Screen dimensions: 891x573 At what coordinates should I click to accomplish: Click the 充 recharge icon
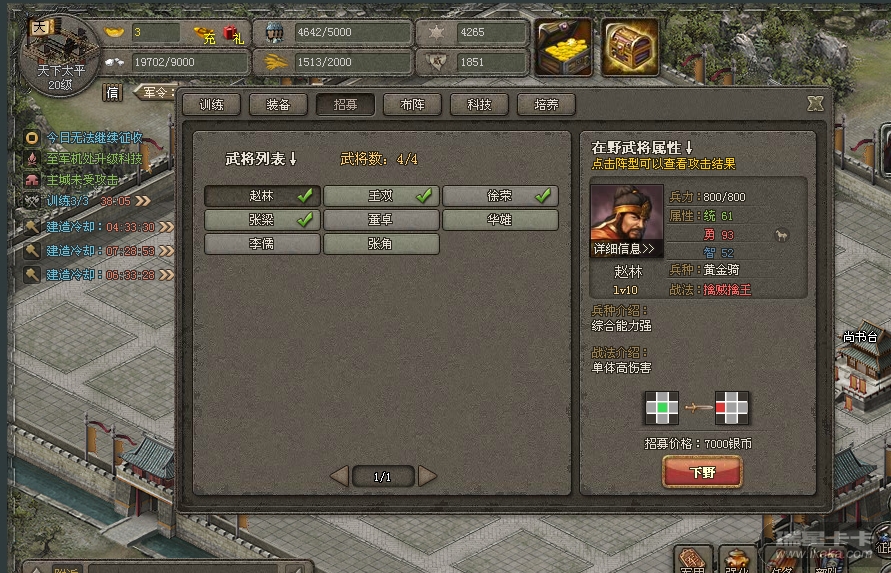[208, 36]
